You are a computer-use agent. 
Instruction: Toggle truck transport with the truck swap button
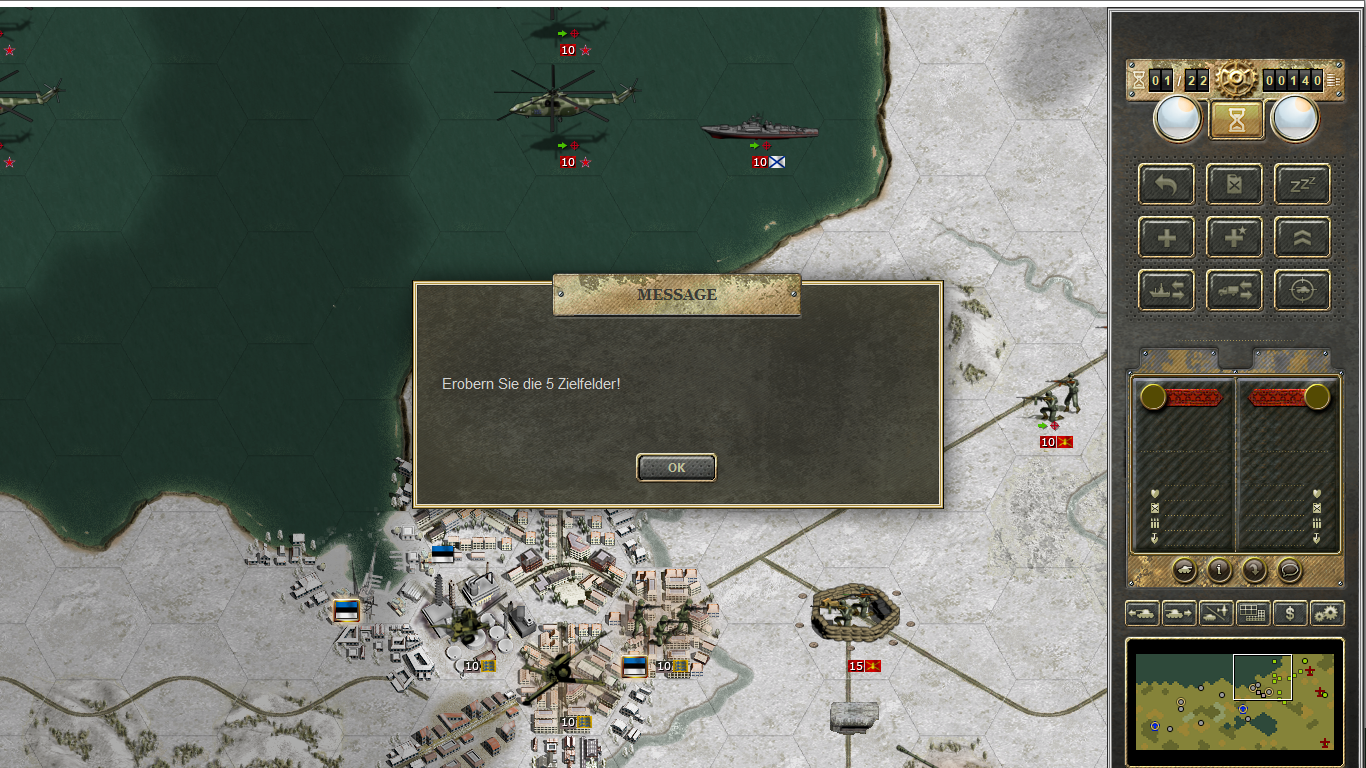pyautogui.click(x=1234, y=291)
